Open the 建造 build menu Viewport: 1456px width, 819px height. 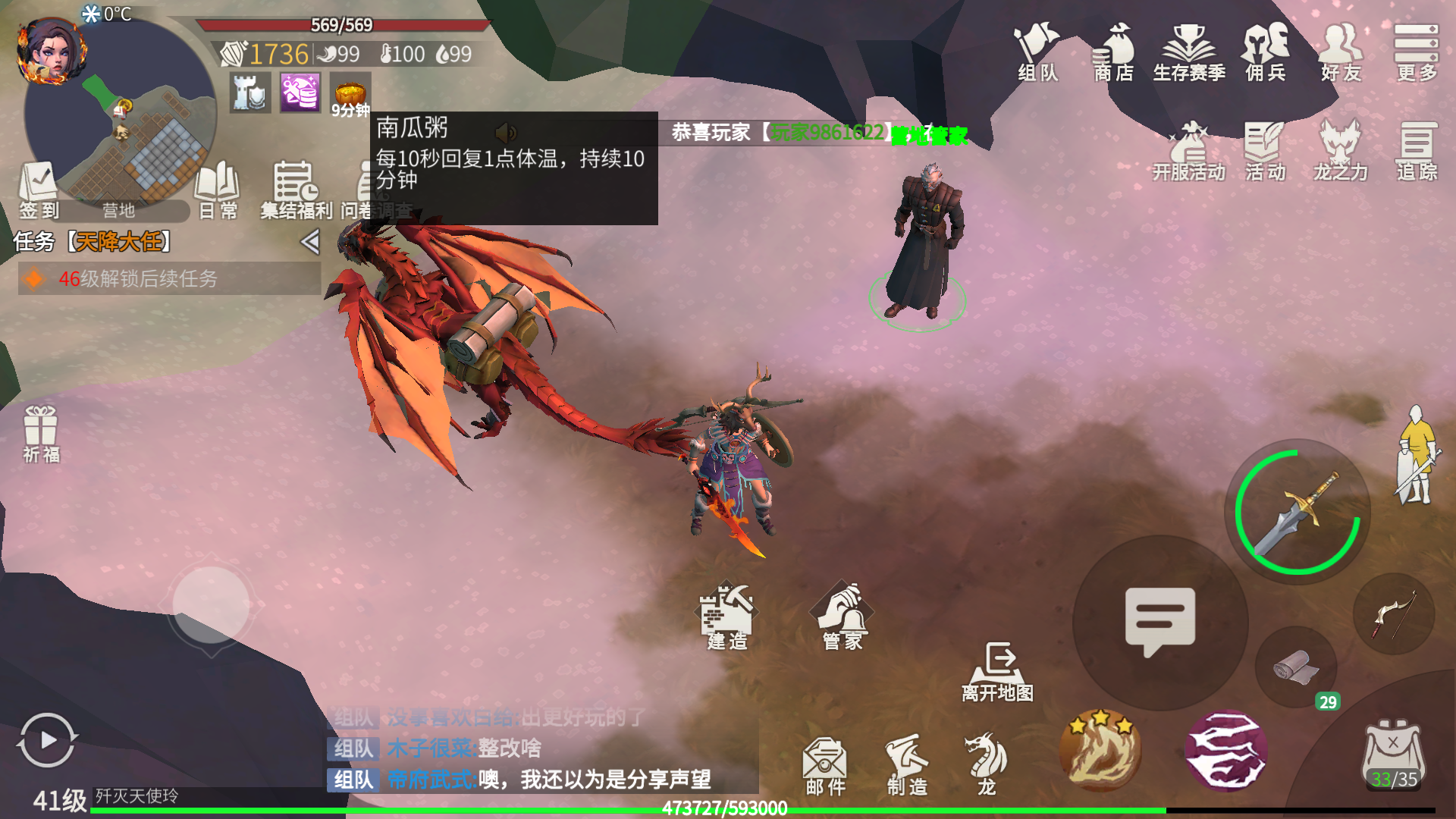click(x=727, y=617)
